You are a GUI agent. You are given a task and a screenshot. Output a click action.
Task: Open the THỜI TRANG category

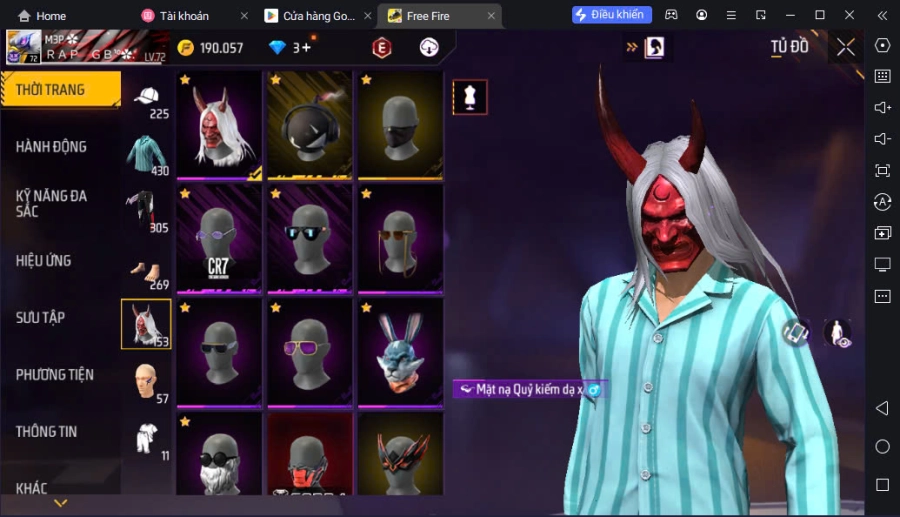(x=60, y=90)
